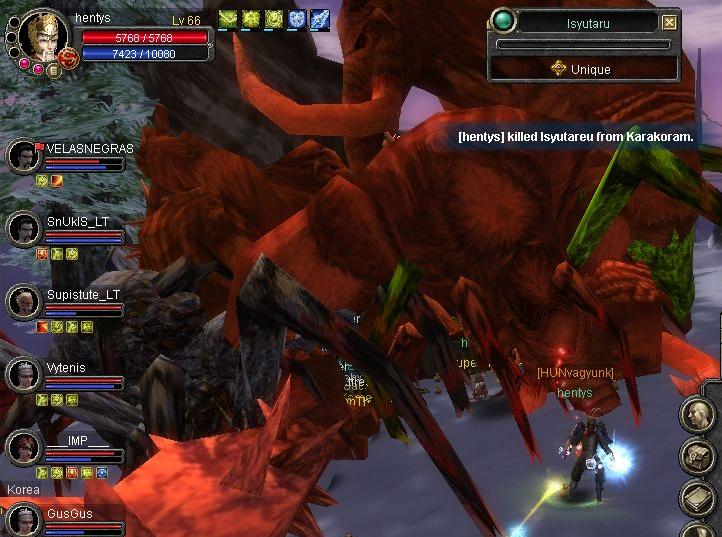Image resolution: width=722 pixels, height=537 pixels.
Task: Click the hentys player portrait
Action: pos(43,35)
